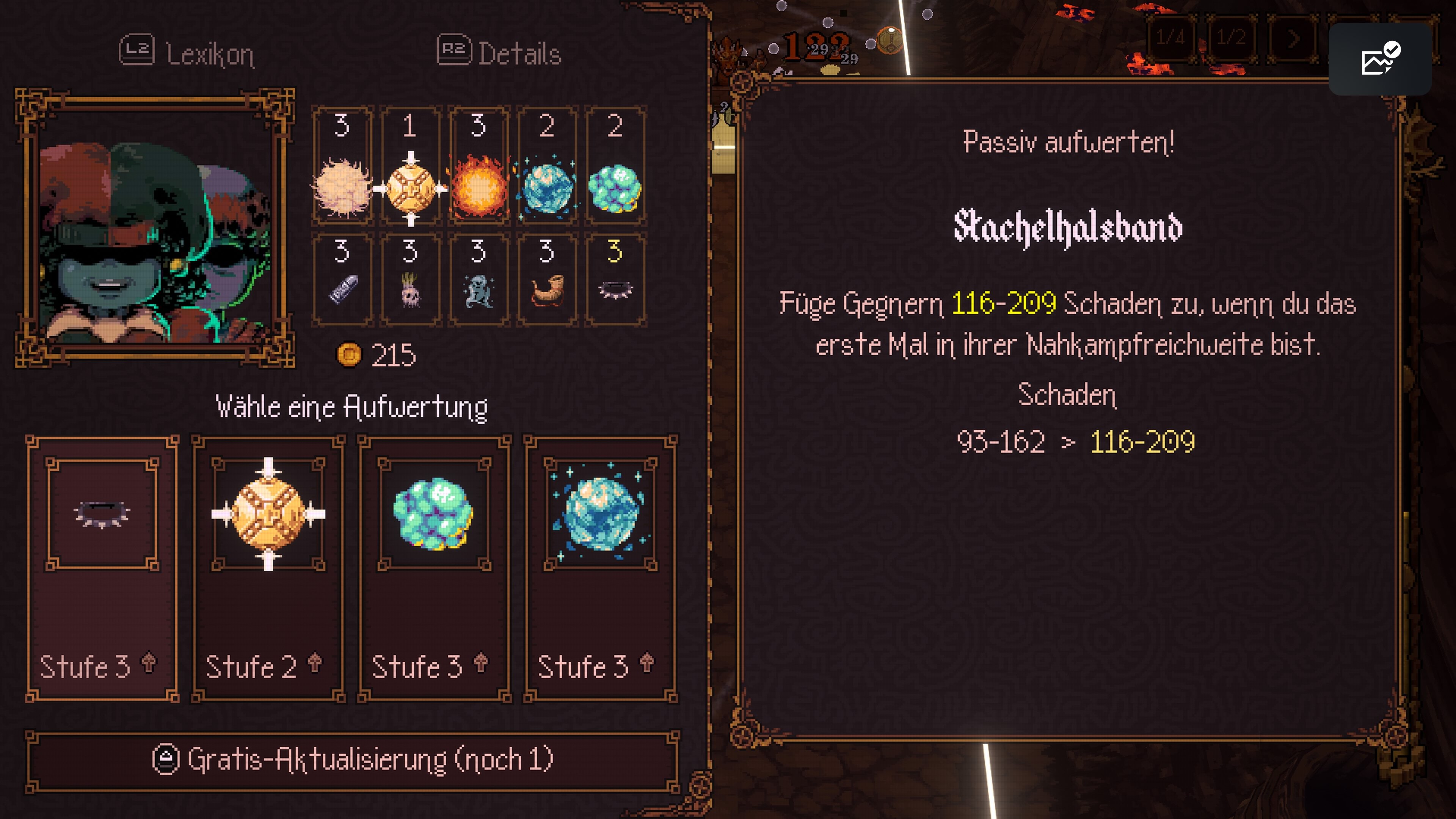This screenshot has height=819, width=1456.
Task: Select the fluffy beige ball weapon slot
Action: (x=342, y=166)
